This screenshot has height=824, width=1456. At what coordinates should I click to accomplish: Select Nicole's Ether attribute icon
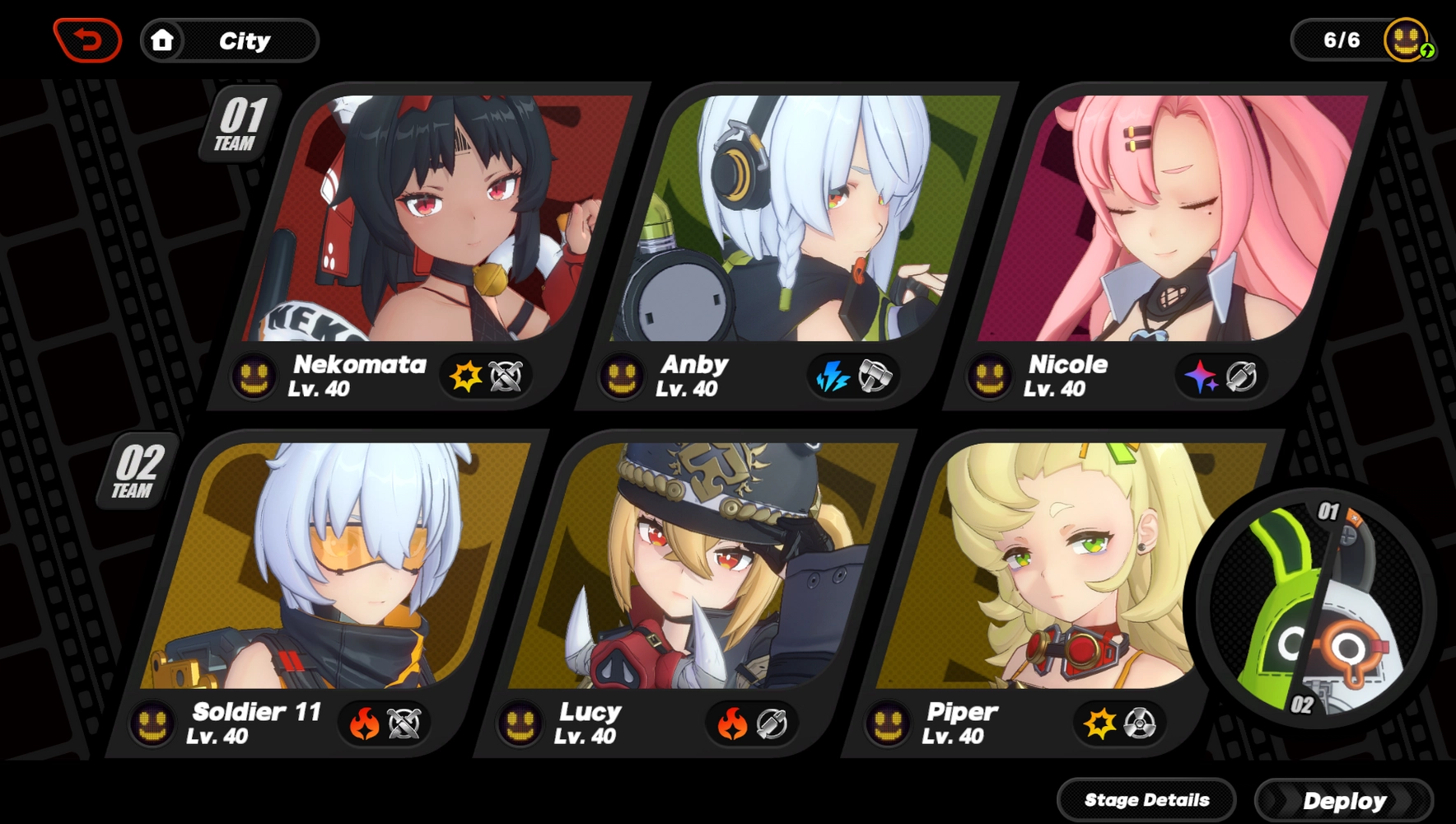[1202, 377]
